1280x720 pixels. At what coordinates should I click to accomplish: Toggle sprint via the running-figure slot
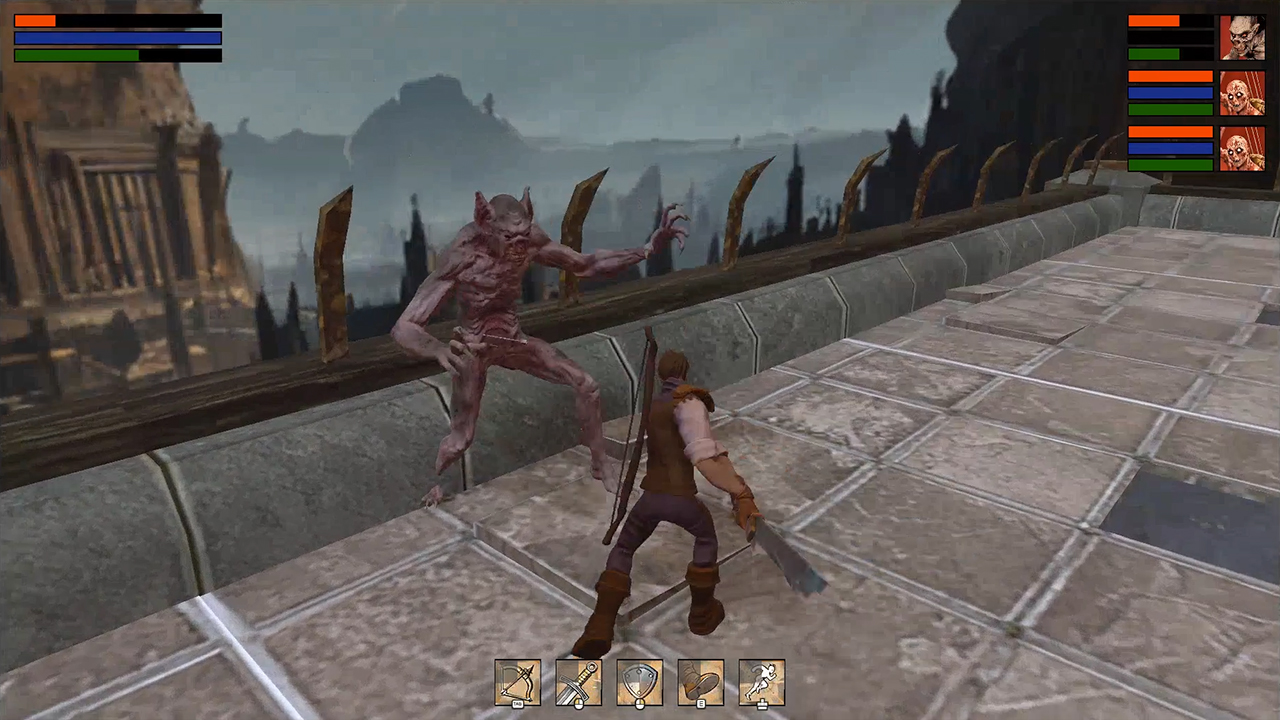coord(763,683)
